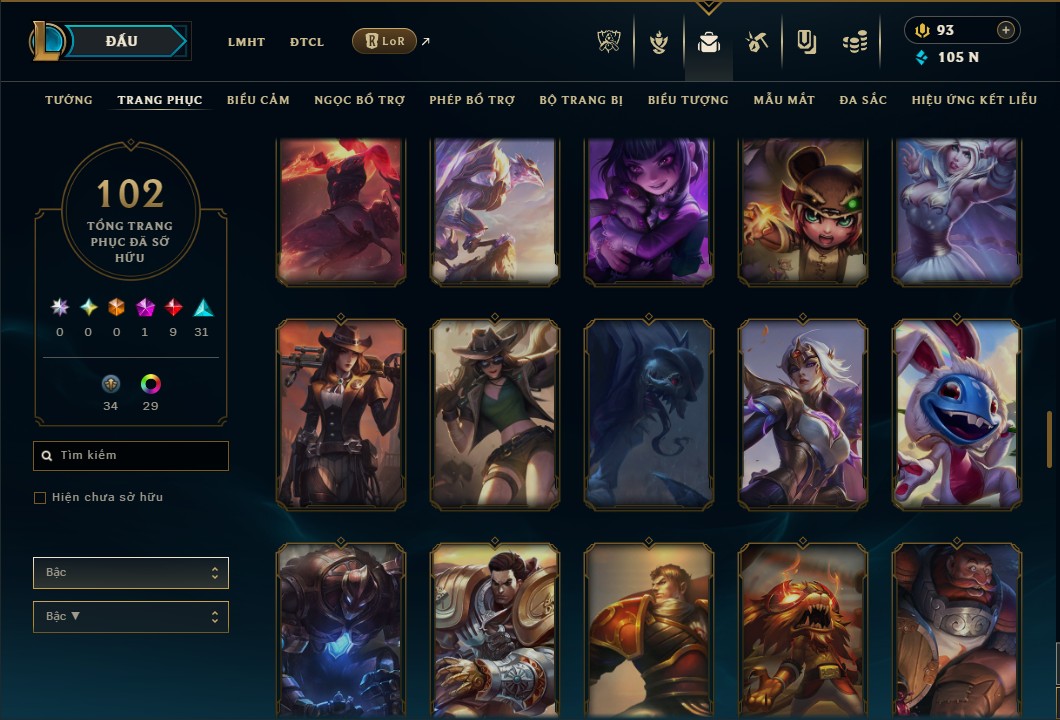Click the ĐẤU play button

click(x=122, y=41)
